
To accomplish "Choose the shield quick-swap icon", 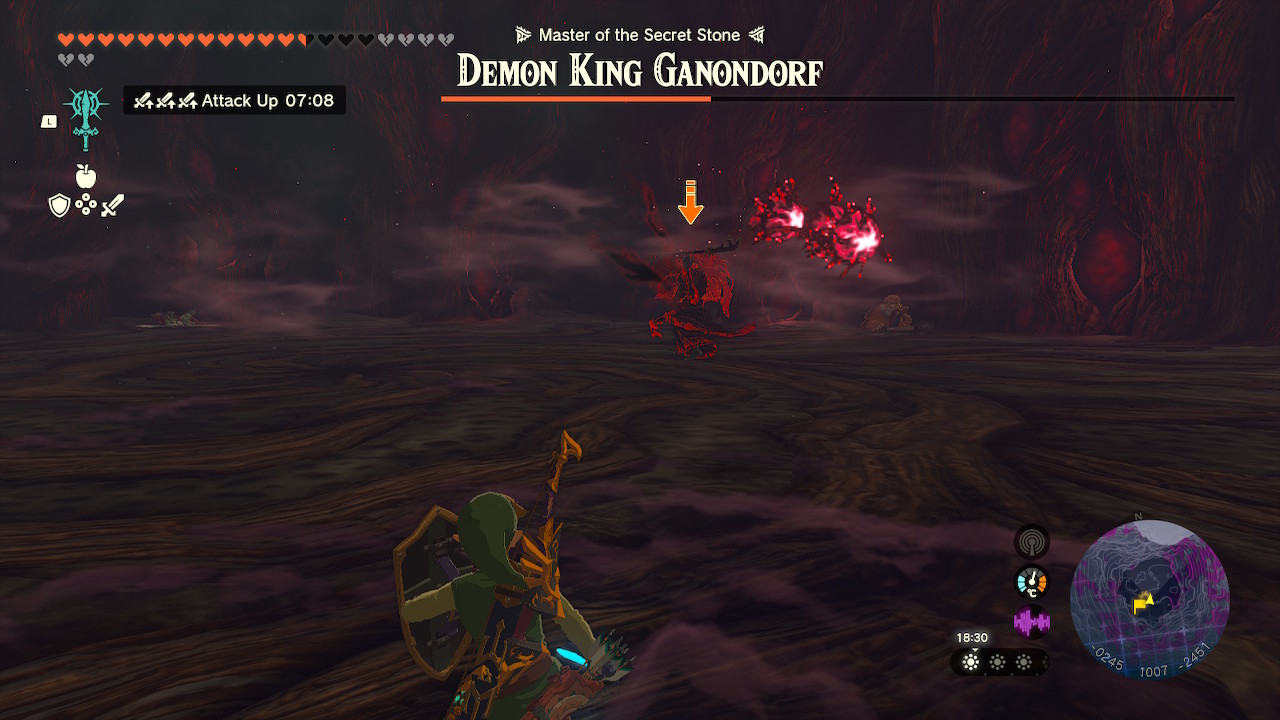I will coord(60,206).
